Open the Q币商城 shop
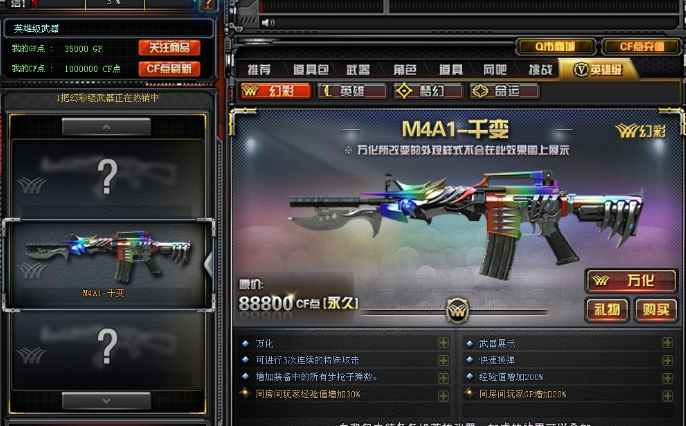Viewport: 686px width, 426px height. (554, 47)
